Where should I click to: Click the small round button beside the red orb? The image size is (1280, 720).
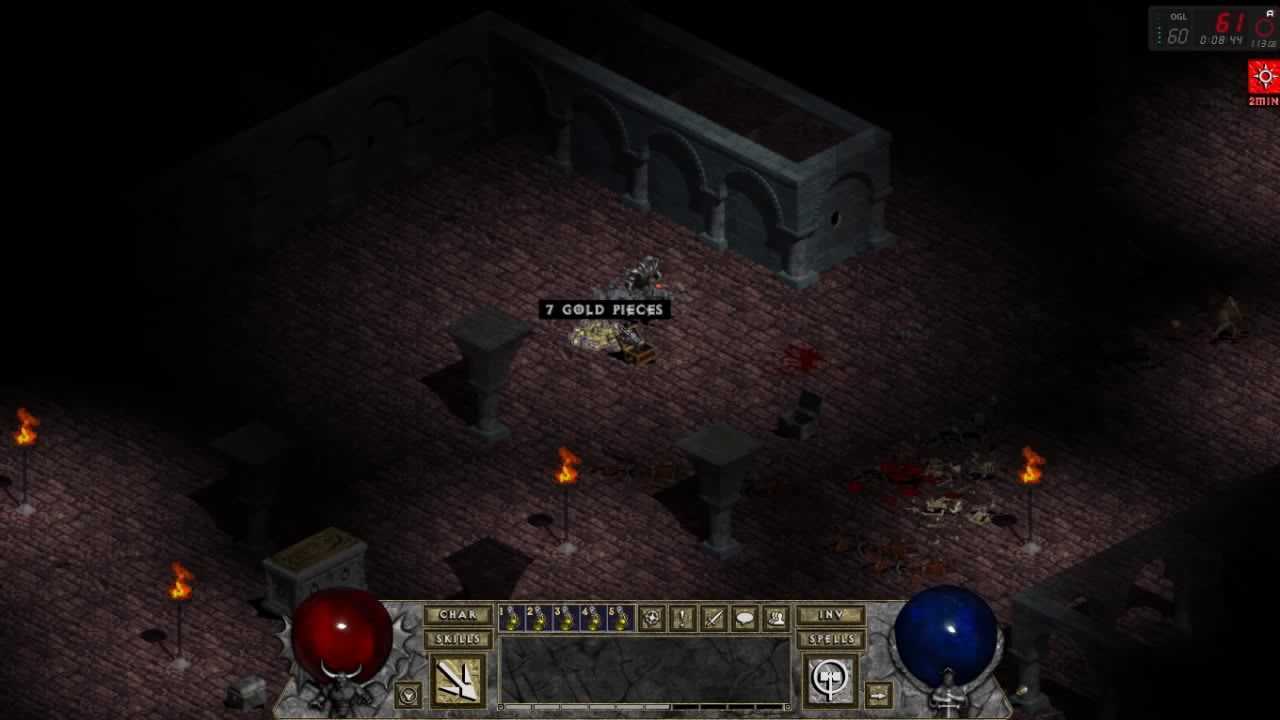pyautogui.click(x=407, y=693)
